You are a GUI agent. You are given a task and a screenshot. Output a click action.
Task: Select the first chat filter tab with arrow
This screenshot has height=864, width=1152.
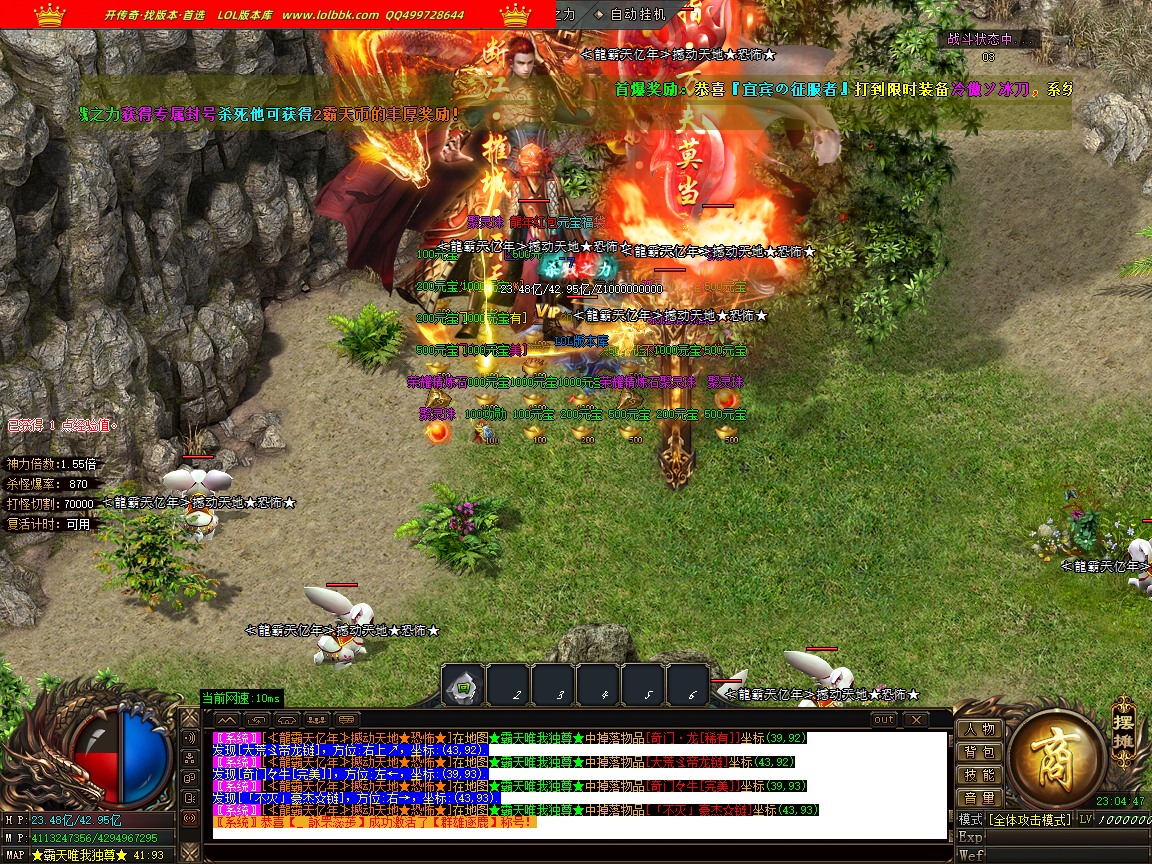coord(226,719)
